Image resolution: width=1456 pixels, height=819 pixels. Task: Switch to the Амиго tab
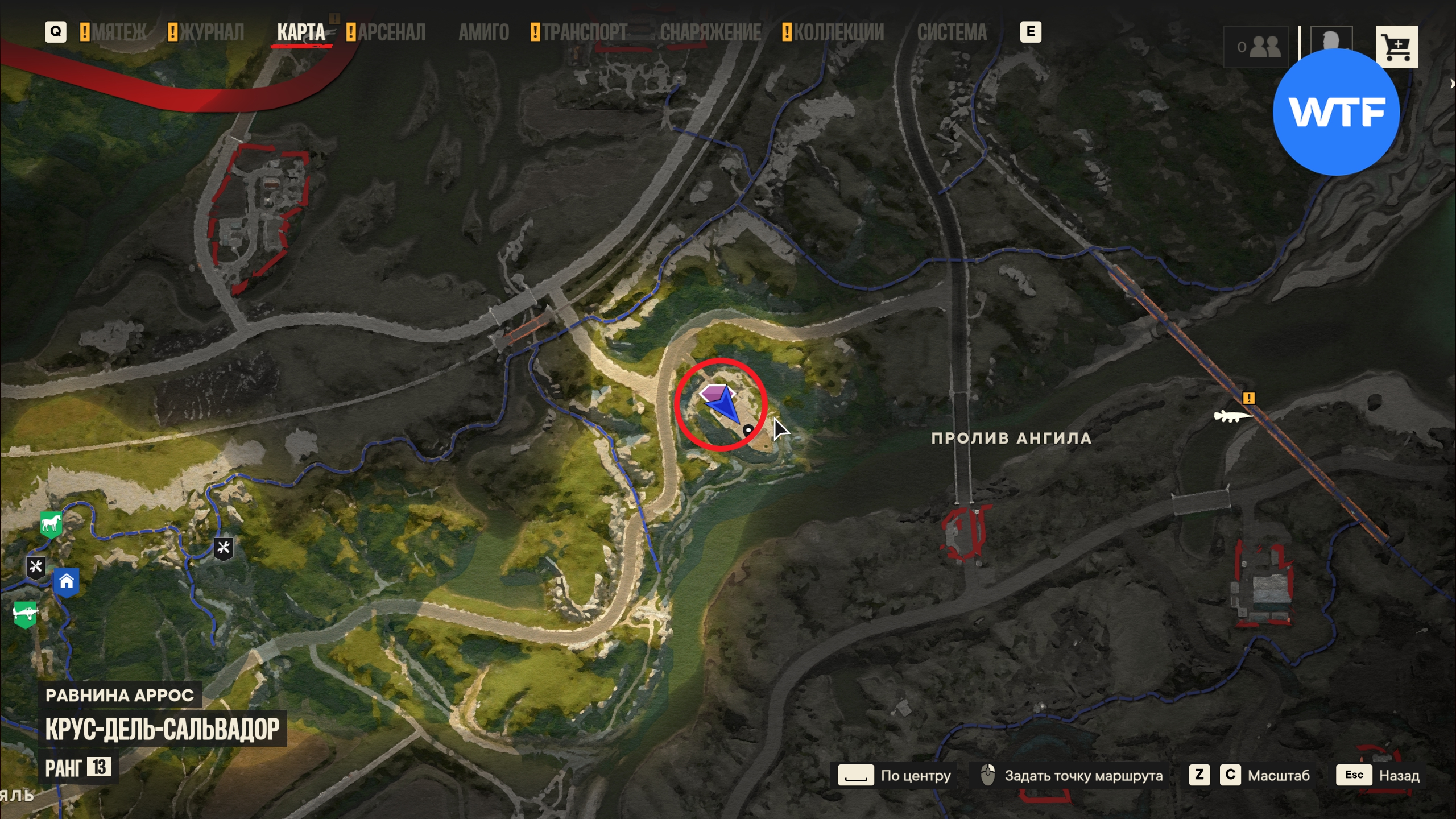[x=483, y=32]
